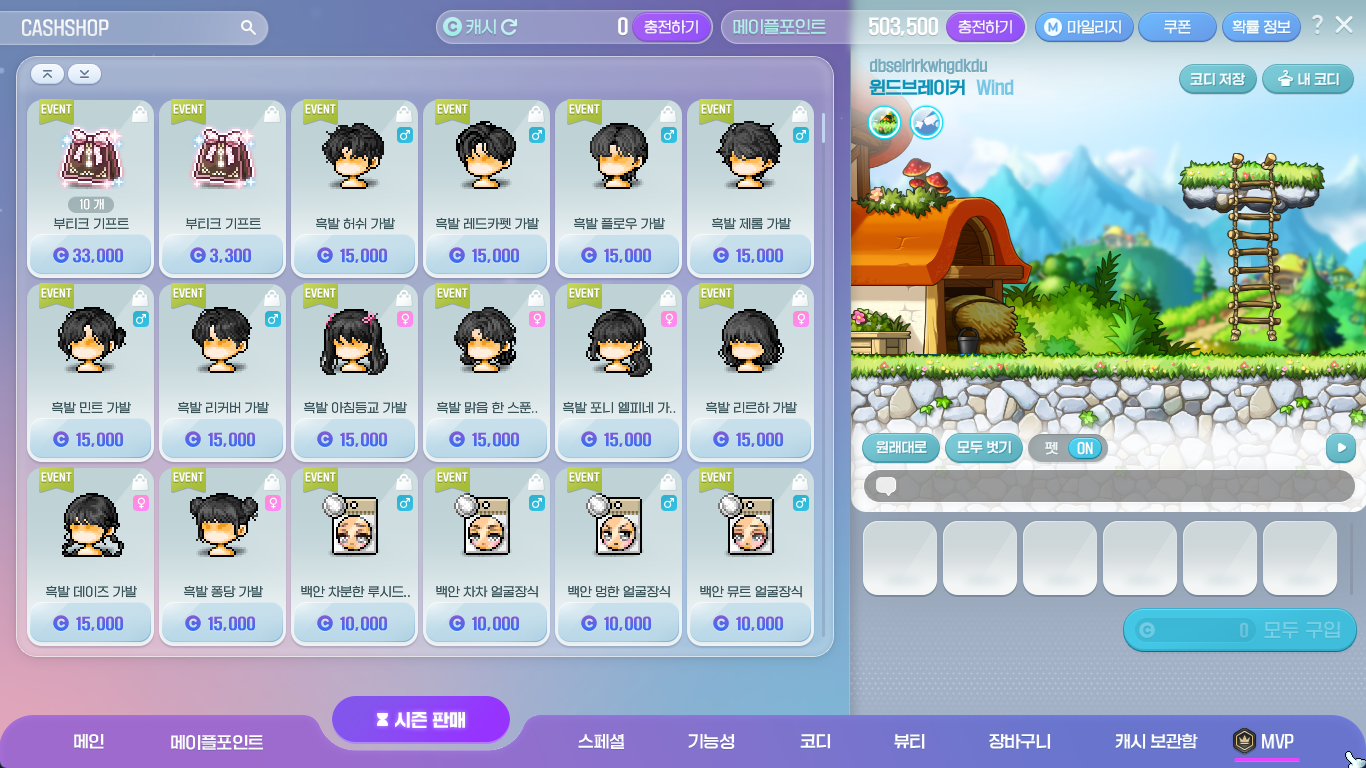Remove all items with 모두 벗기
The height and width of the screenshot is (768, 1366).
point(984,447)
